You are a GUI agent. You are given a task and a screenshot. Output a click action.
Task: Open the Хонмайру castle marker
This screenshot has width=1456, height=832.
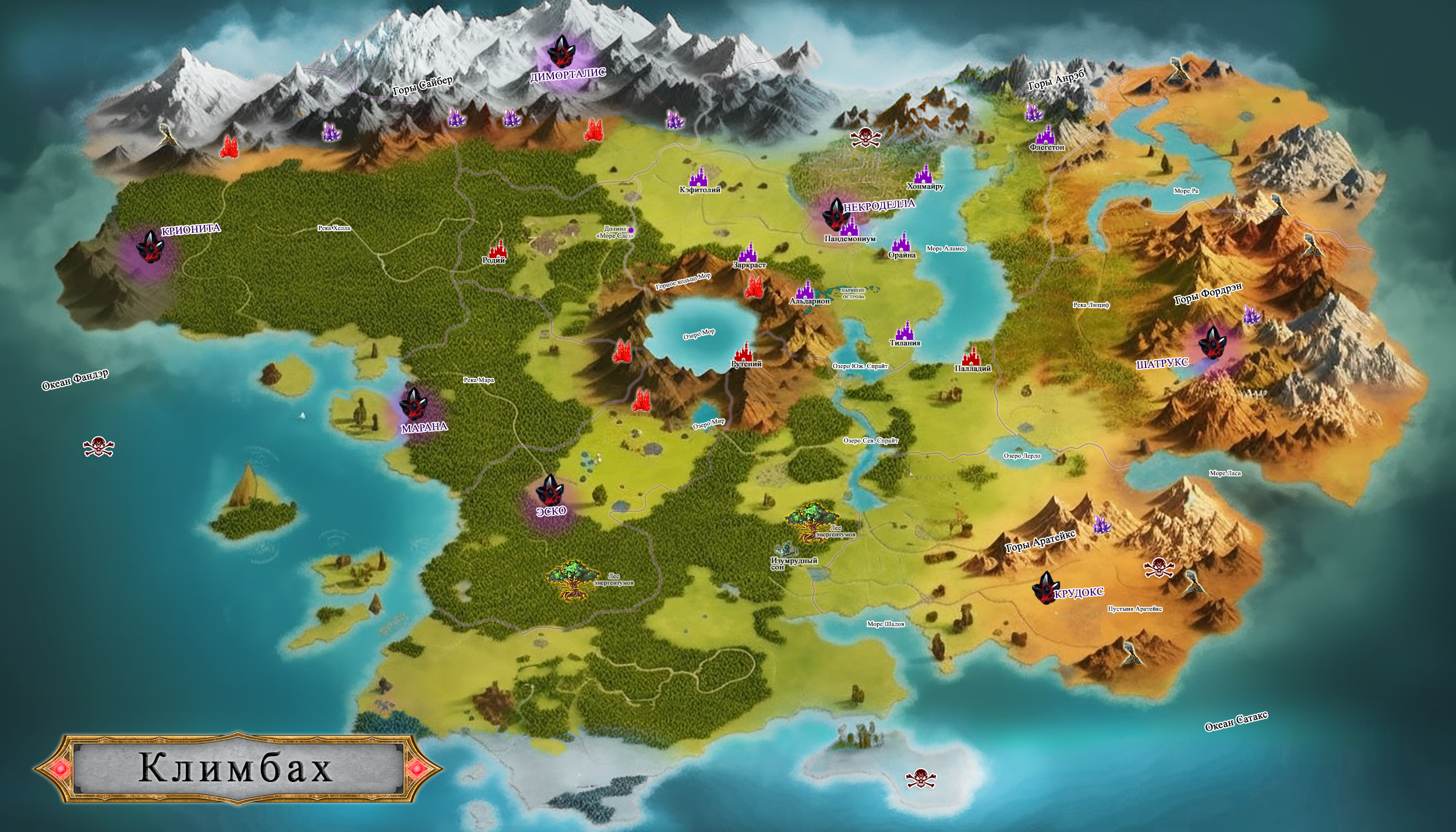point(923,174)
